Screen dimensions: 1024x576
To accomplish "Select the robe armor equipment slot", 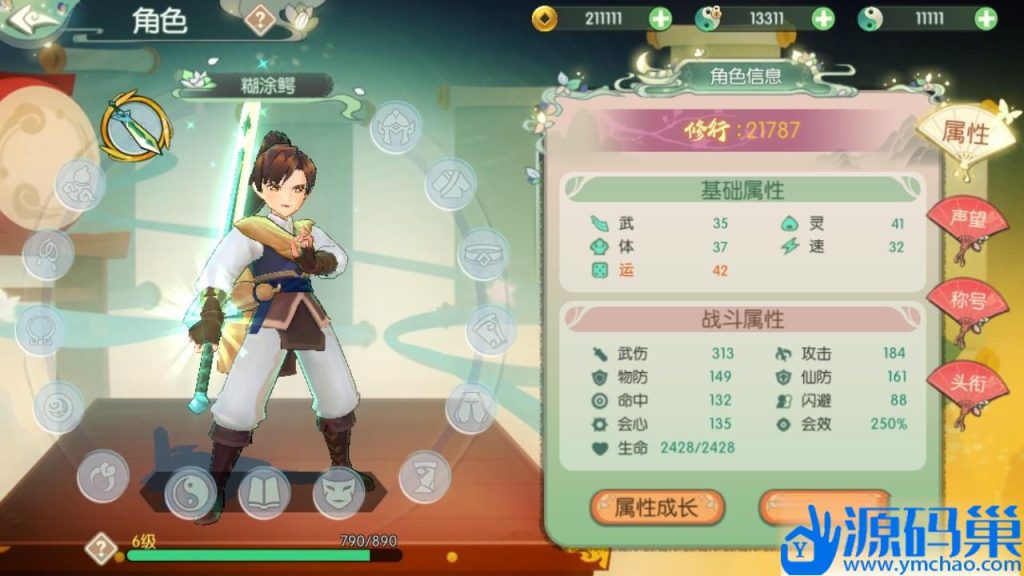I will click(451, 183).
